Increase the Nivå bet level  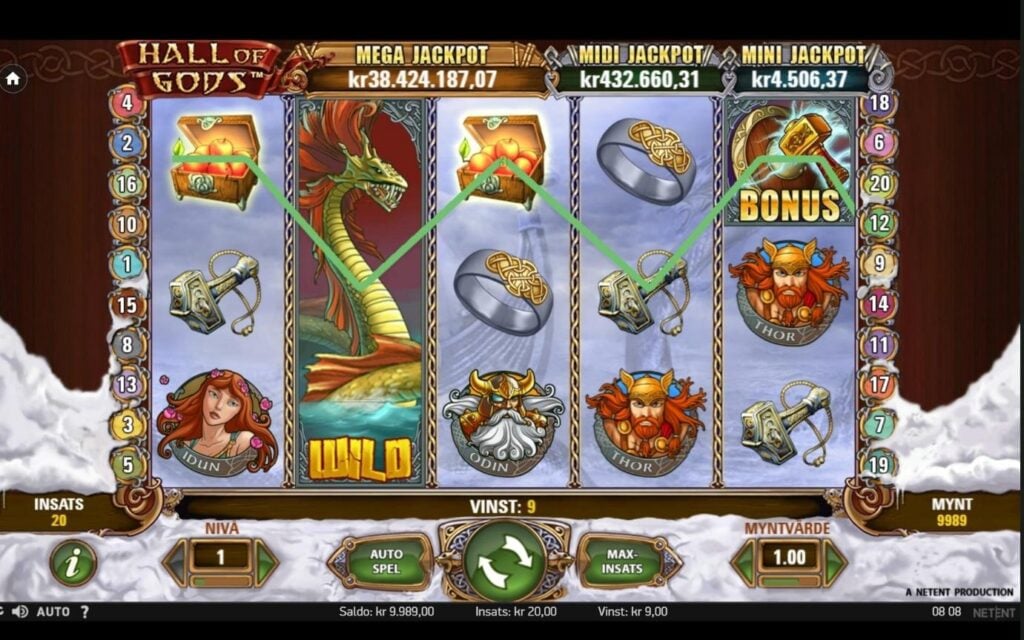point(265,564)
